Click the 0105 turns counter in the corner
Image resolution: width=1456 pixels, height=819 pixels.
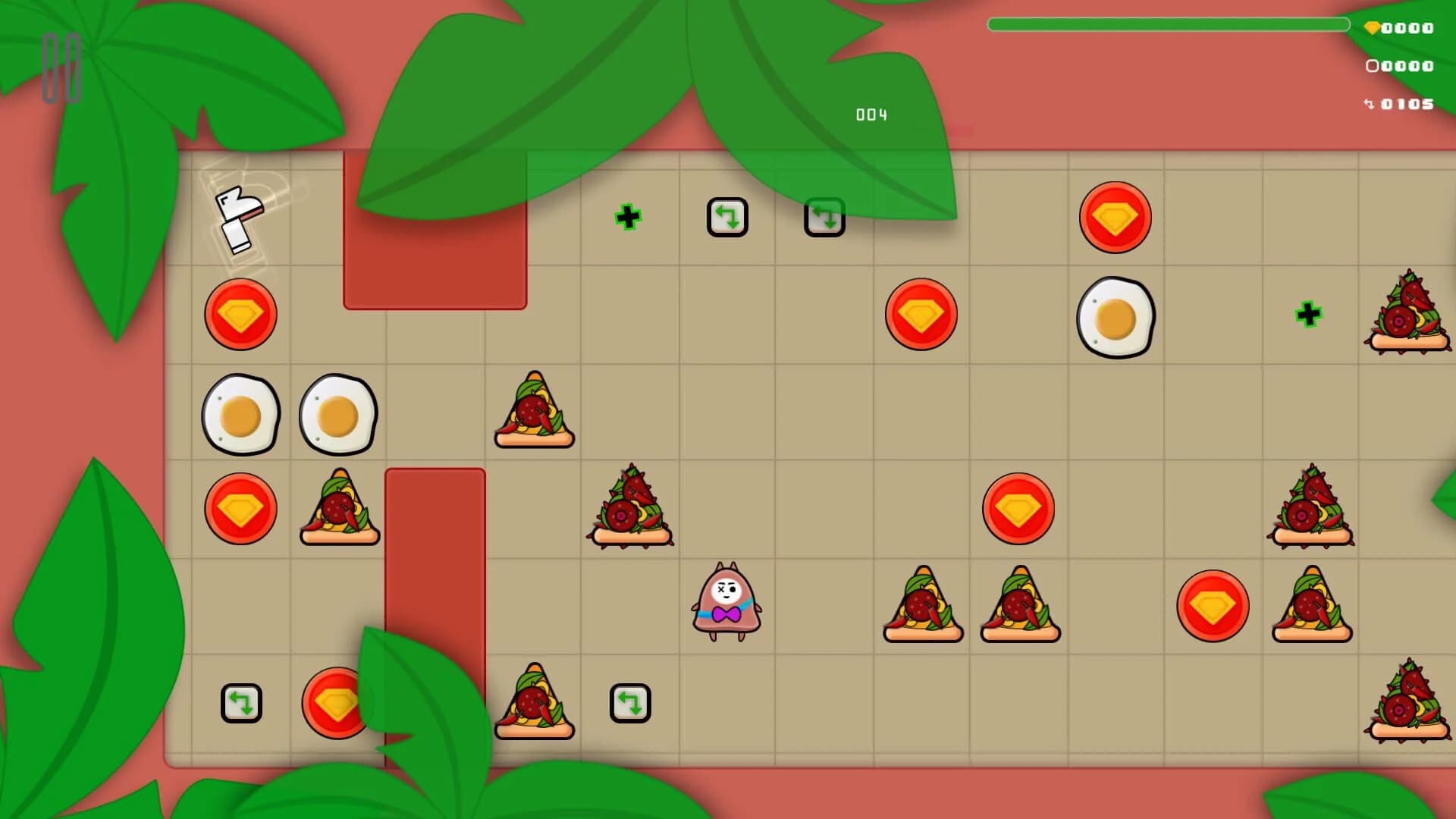[1401, 103]
